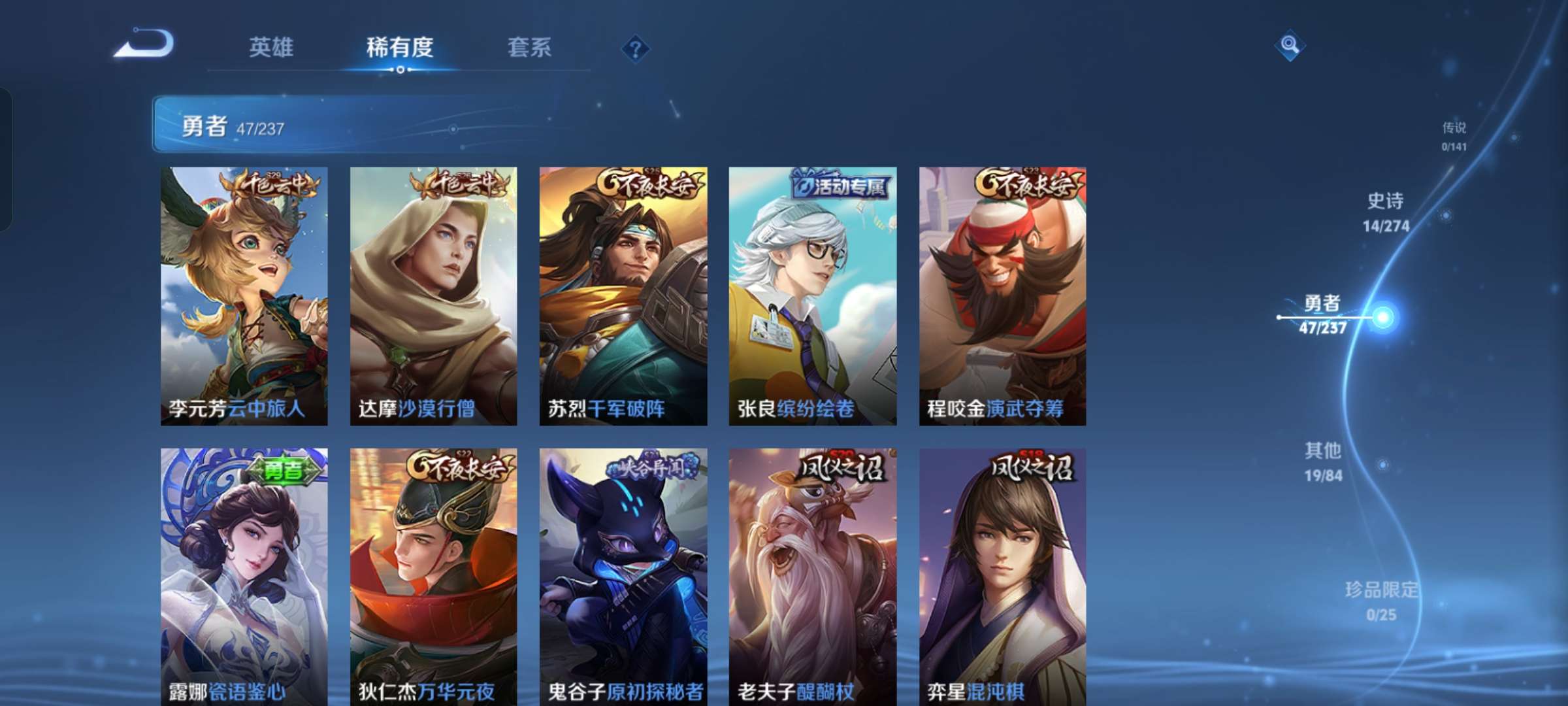Open the 套系 tab

tap(529, 47)
